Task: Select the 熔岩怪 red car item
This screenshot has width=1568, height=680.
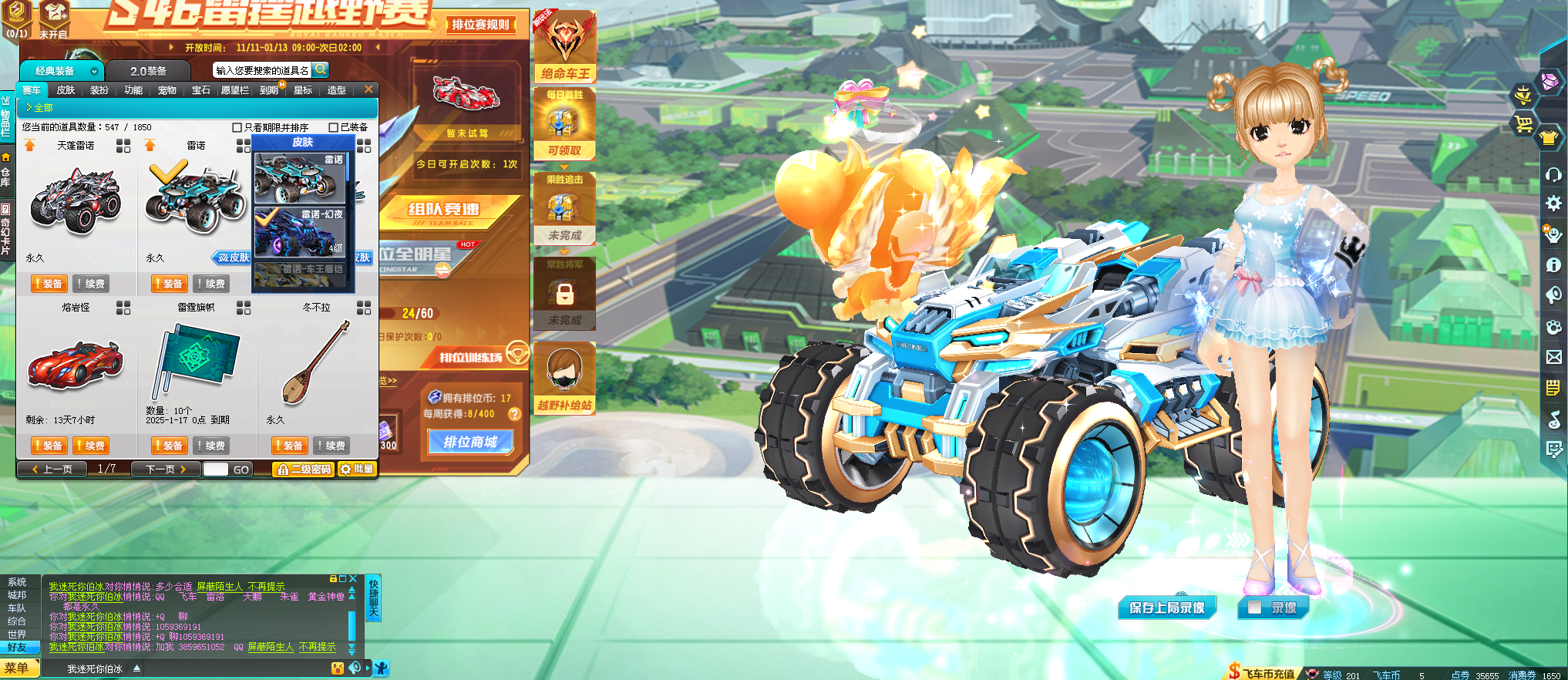Action: point(75,364)
